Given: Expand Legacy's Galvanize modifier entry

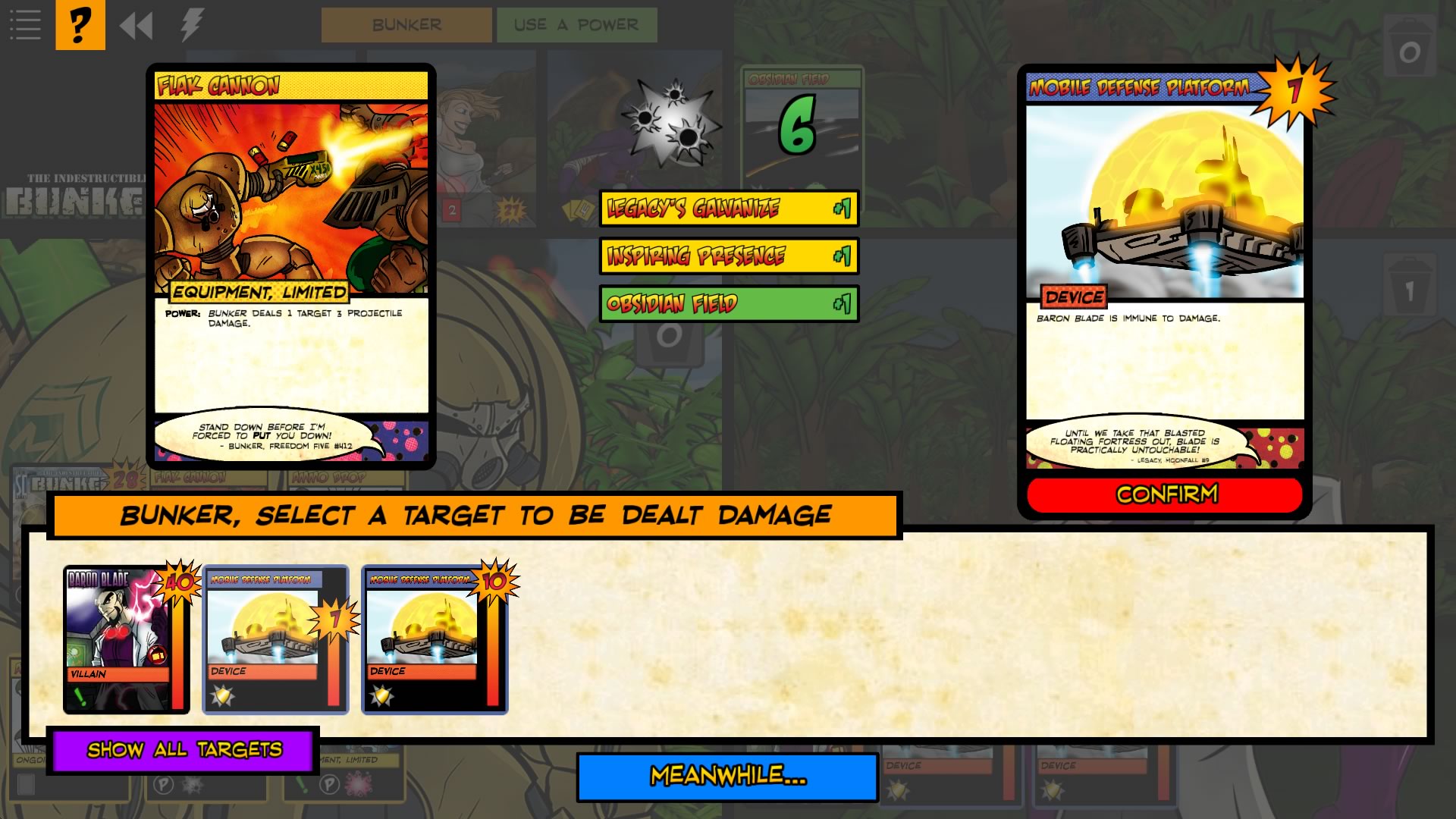Looking at the screenshot, I should click(x=726, y=210).
